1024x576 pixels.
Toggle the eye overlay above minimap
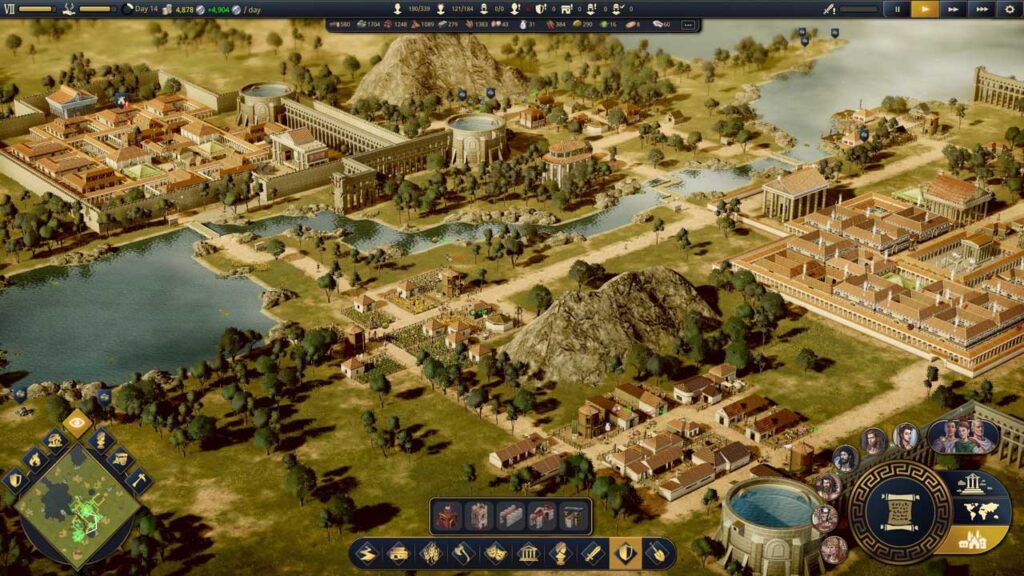(77, 423)
